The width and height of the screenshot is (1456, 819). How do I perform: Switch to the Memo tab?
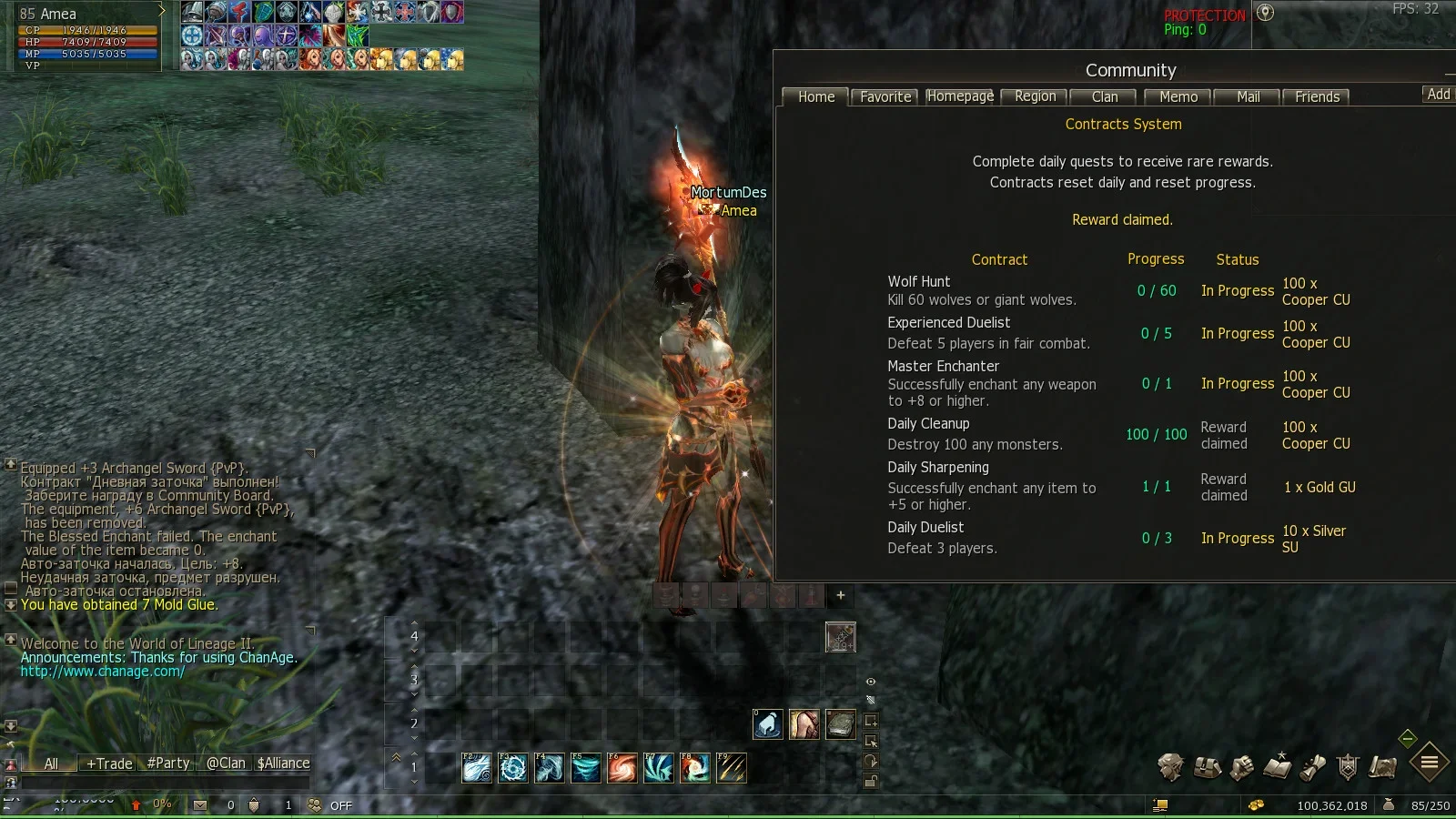pos(1178,97)
